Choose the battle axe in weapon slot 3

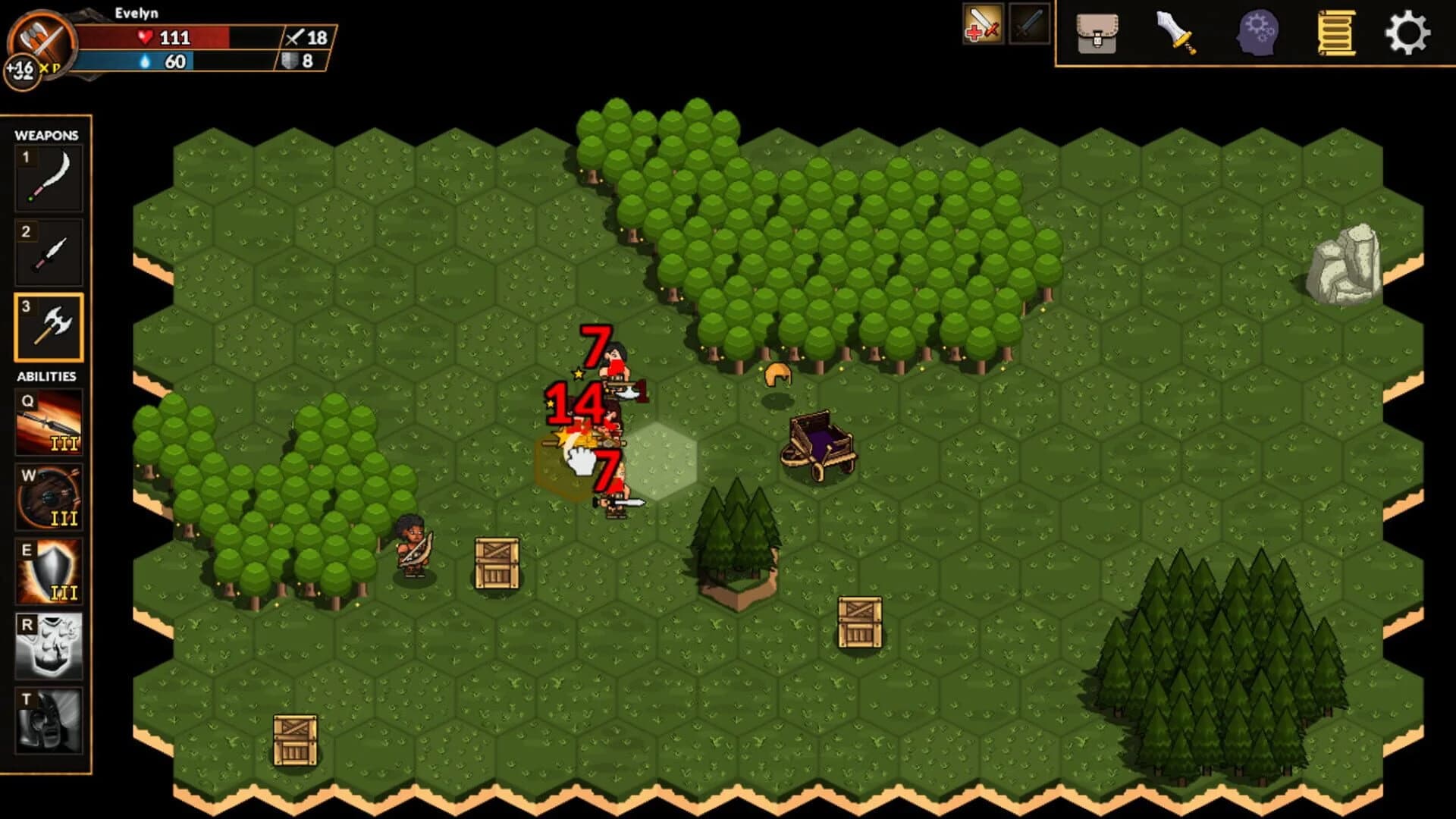point(49,327)
